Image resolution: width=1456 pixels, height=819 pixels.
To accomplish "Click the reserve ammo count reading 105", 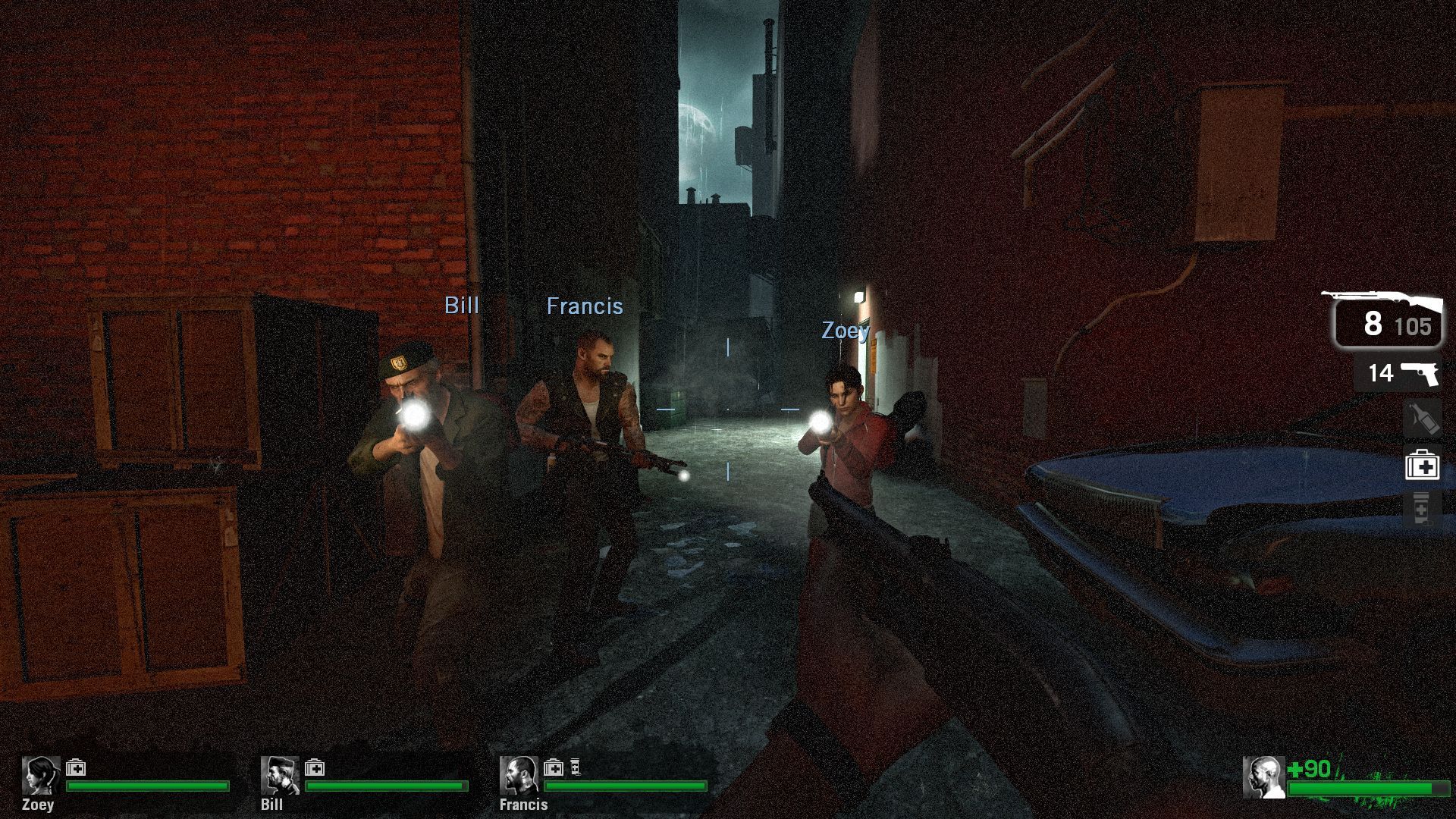I will click(1417, 328).
